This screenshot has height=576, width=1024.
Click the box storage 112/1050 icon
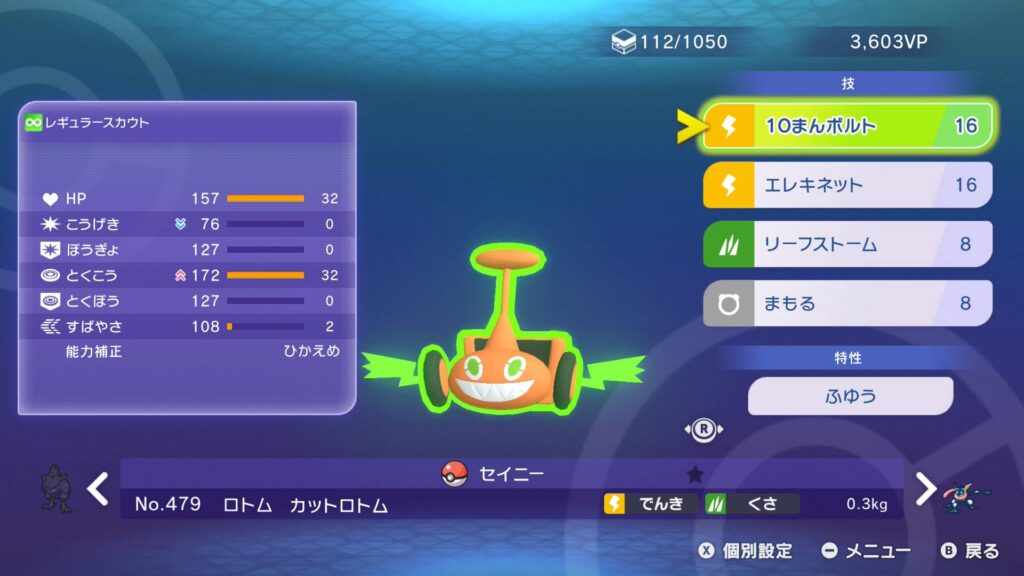pyautogui.click(x=624, y=42)
